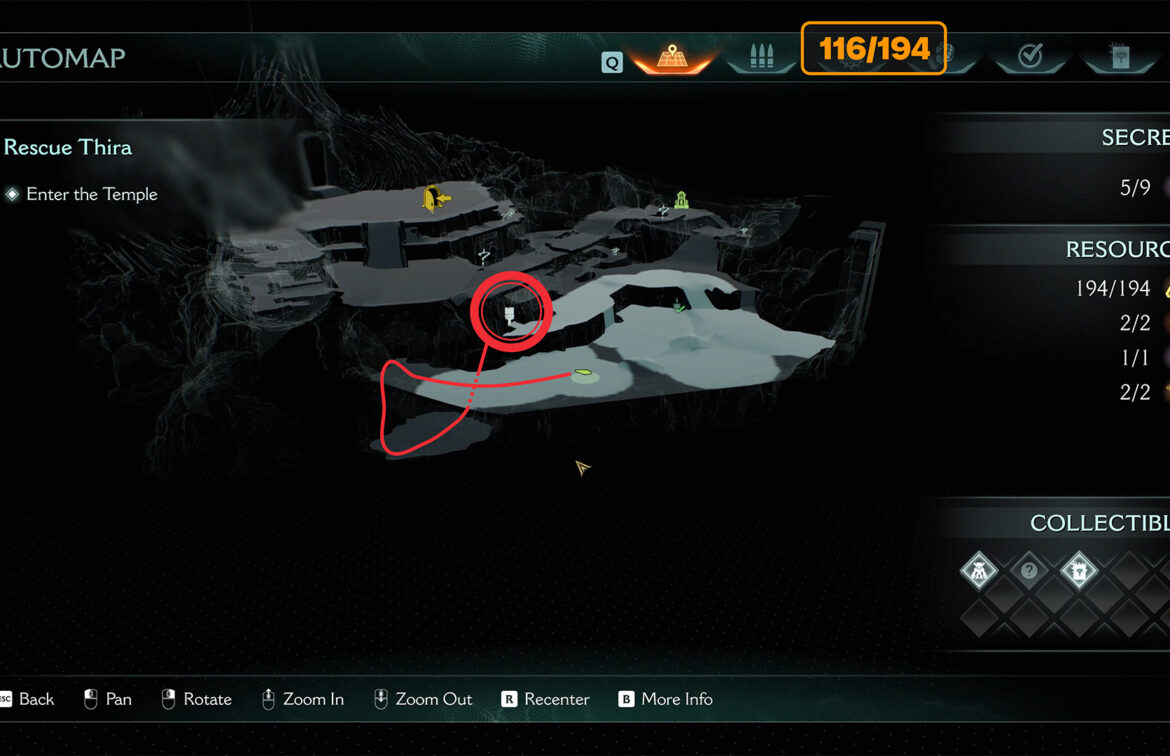Select the Automap tab with map pin icon

pos(669,56)
